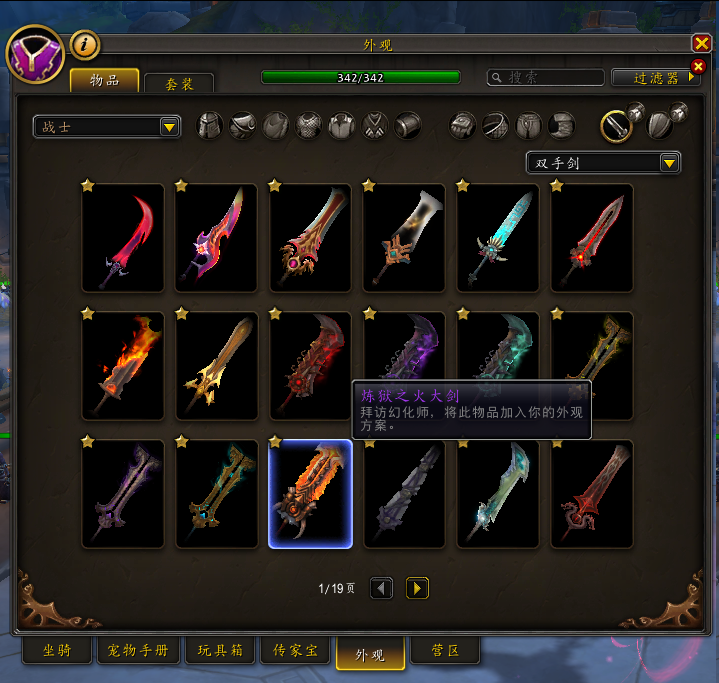This screenshot has height=683, width=719.
Task: Select the 物品 items tab
Action: click(x=104, y=80)
